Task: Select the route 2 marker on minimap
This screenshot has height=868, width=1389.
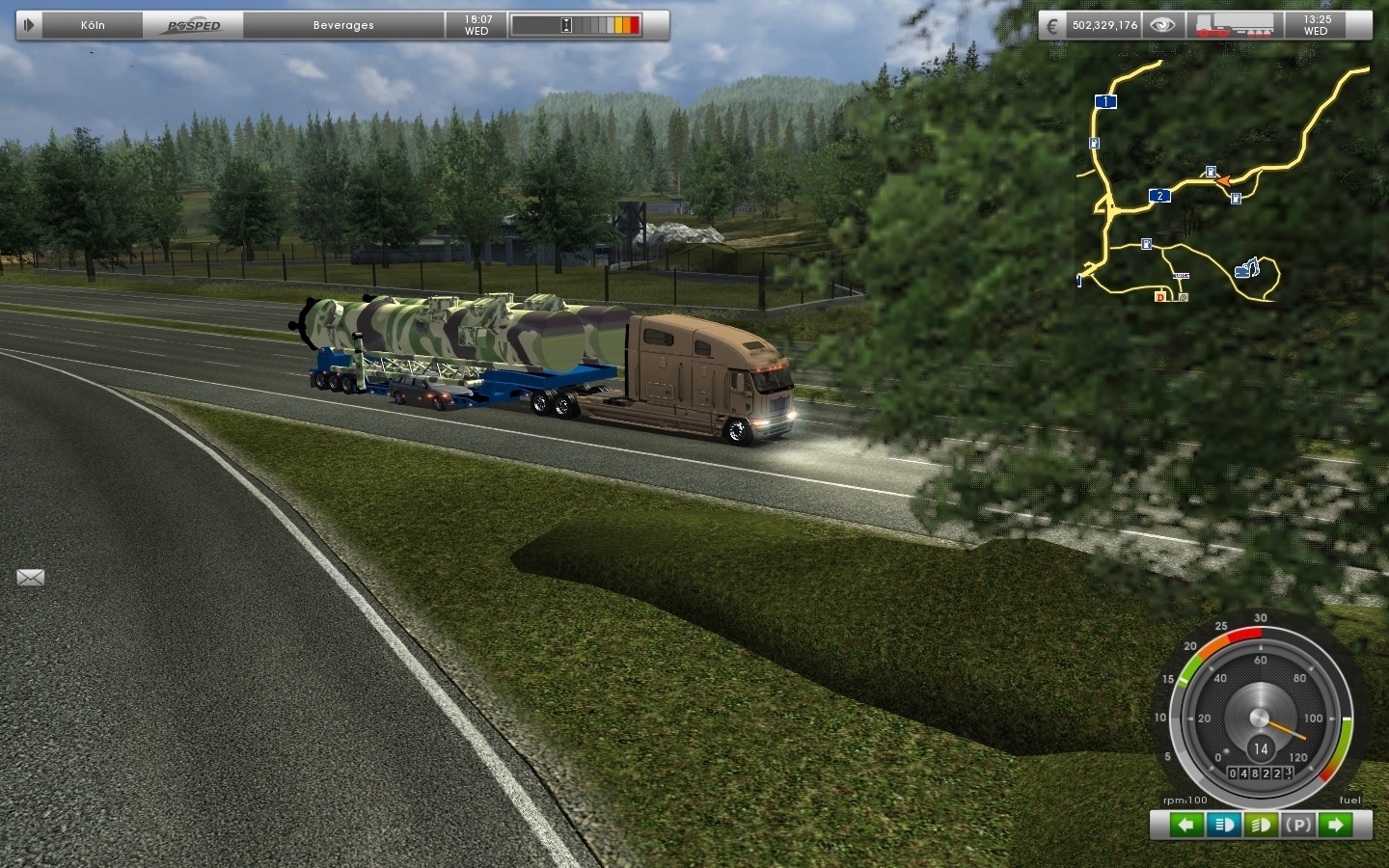Action: point(1159,196)
